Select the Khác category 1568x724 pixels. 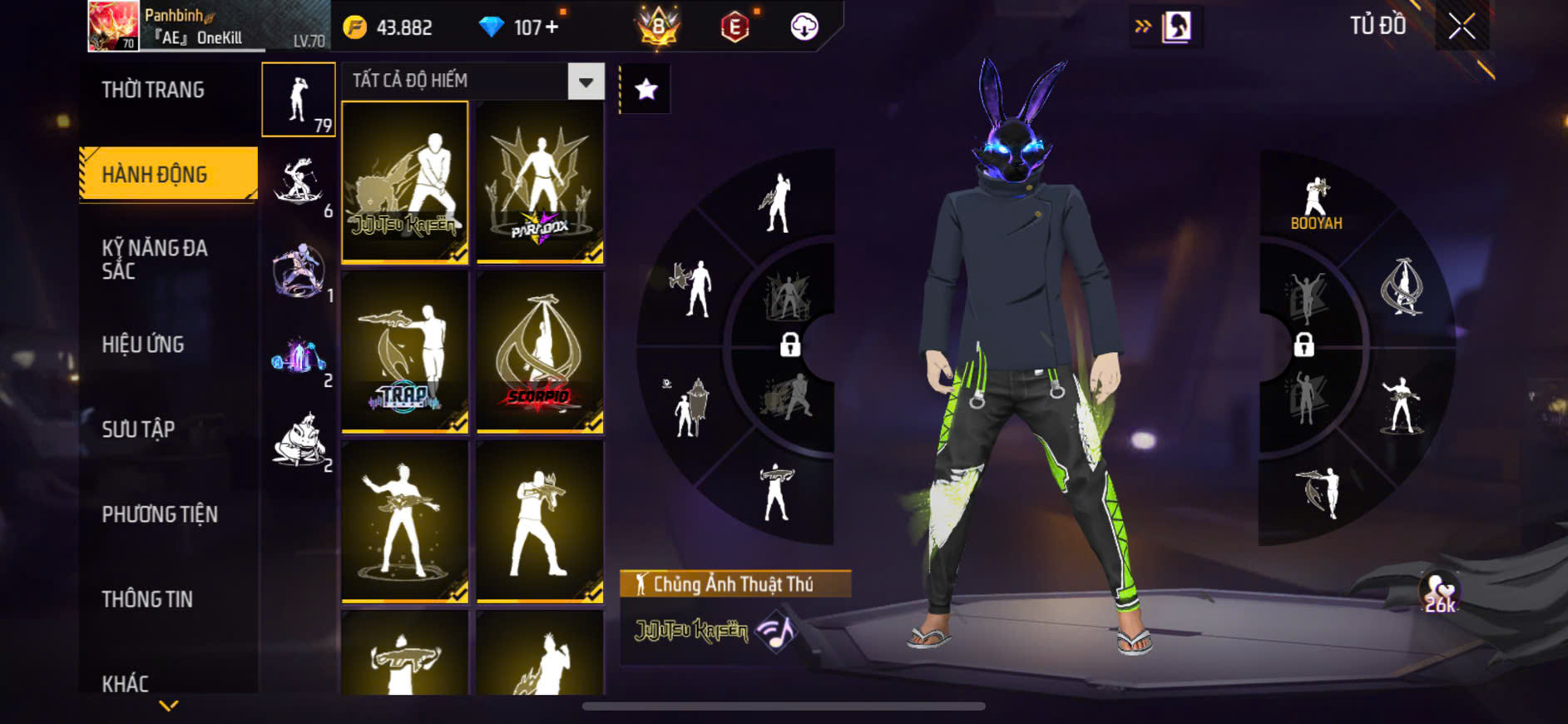(126, 683)
